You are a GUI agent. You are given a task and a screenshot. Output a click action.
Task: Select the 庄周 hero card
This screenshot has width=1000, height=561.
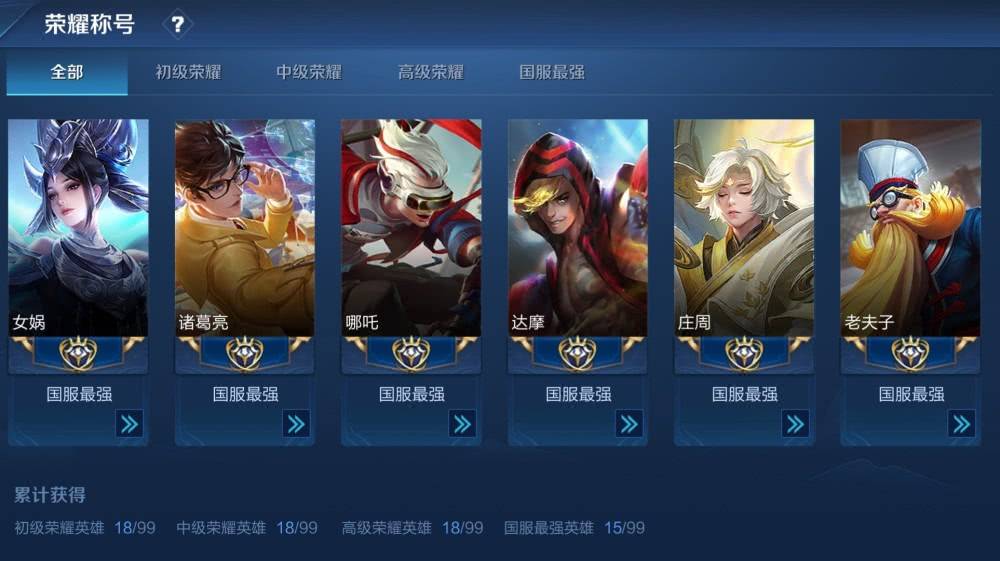[744, 228]
